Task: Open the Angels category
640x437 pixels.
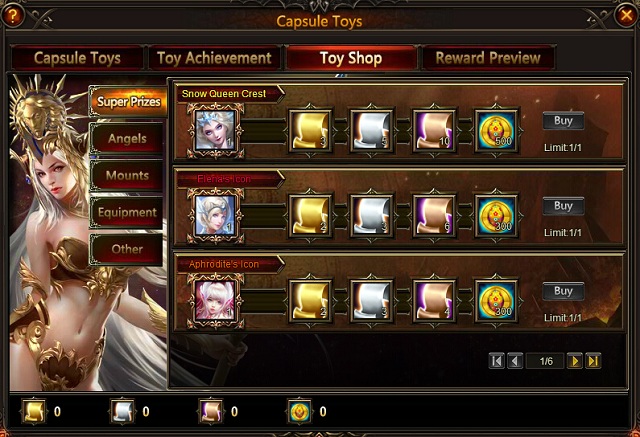Action: [x=127, y=138]
